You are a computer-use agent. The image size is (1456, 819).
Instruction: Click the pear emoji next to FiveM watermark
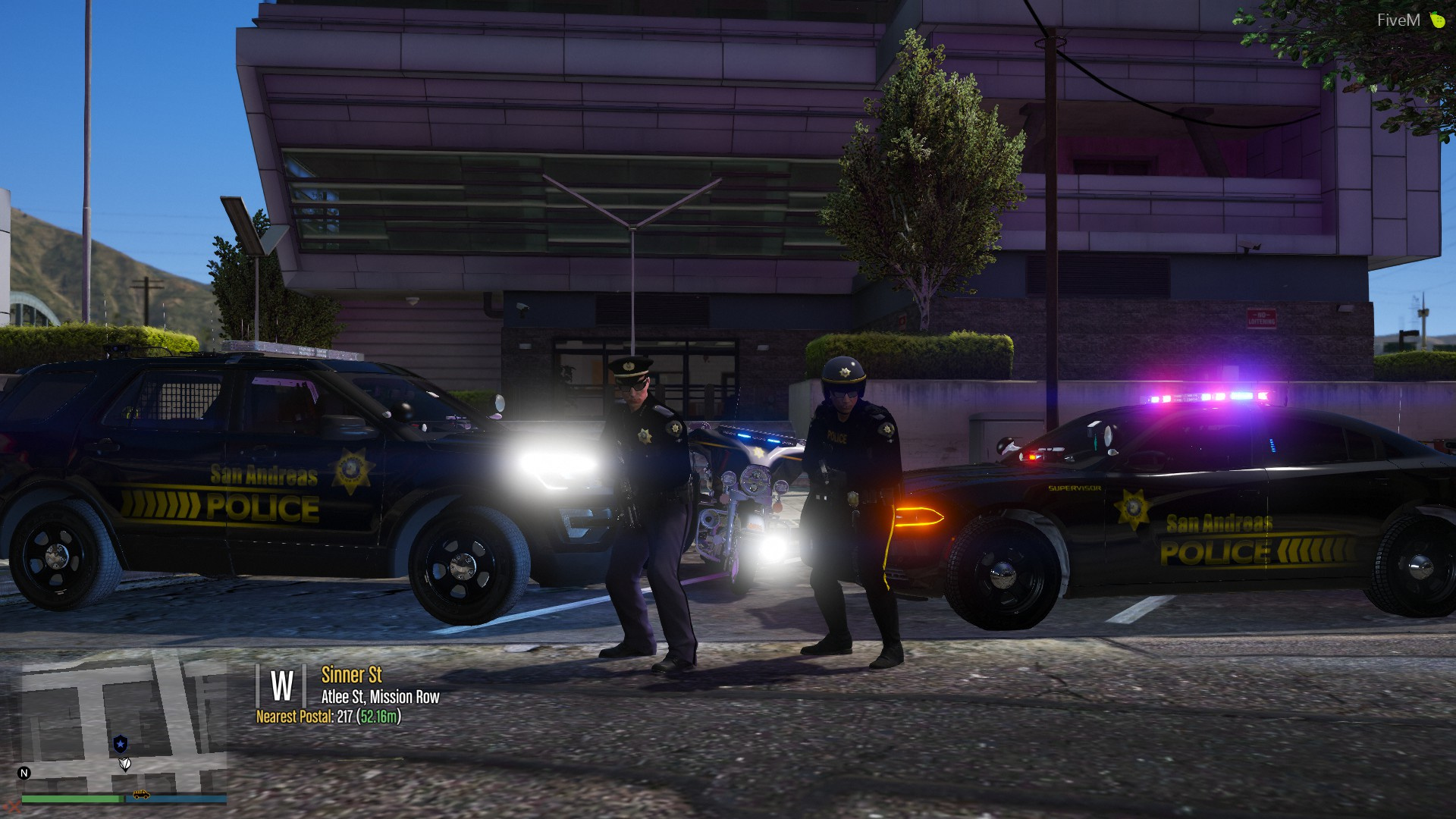(1436, 20)
